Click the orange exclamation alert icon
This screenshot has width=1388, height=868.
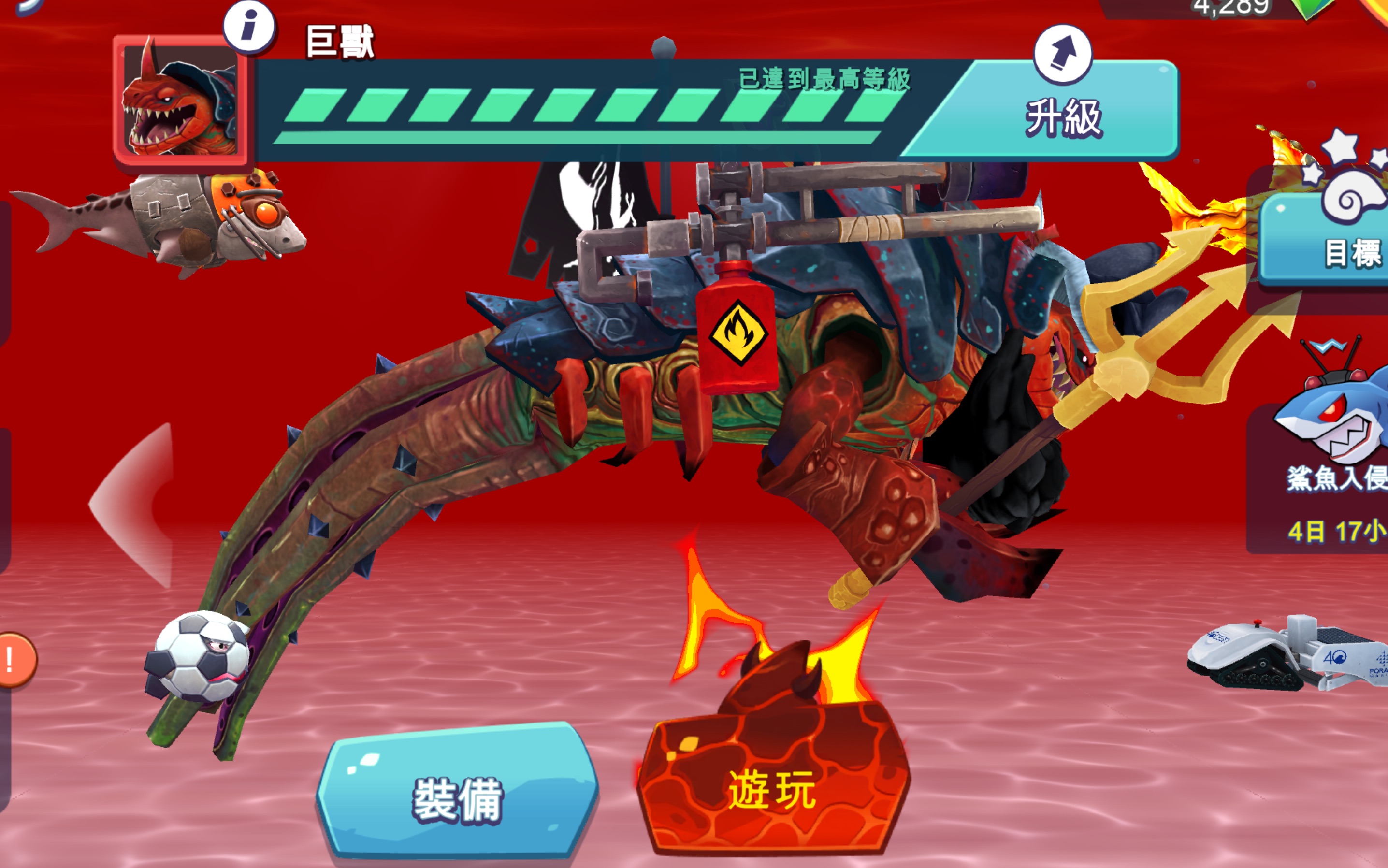click(14, 660)
